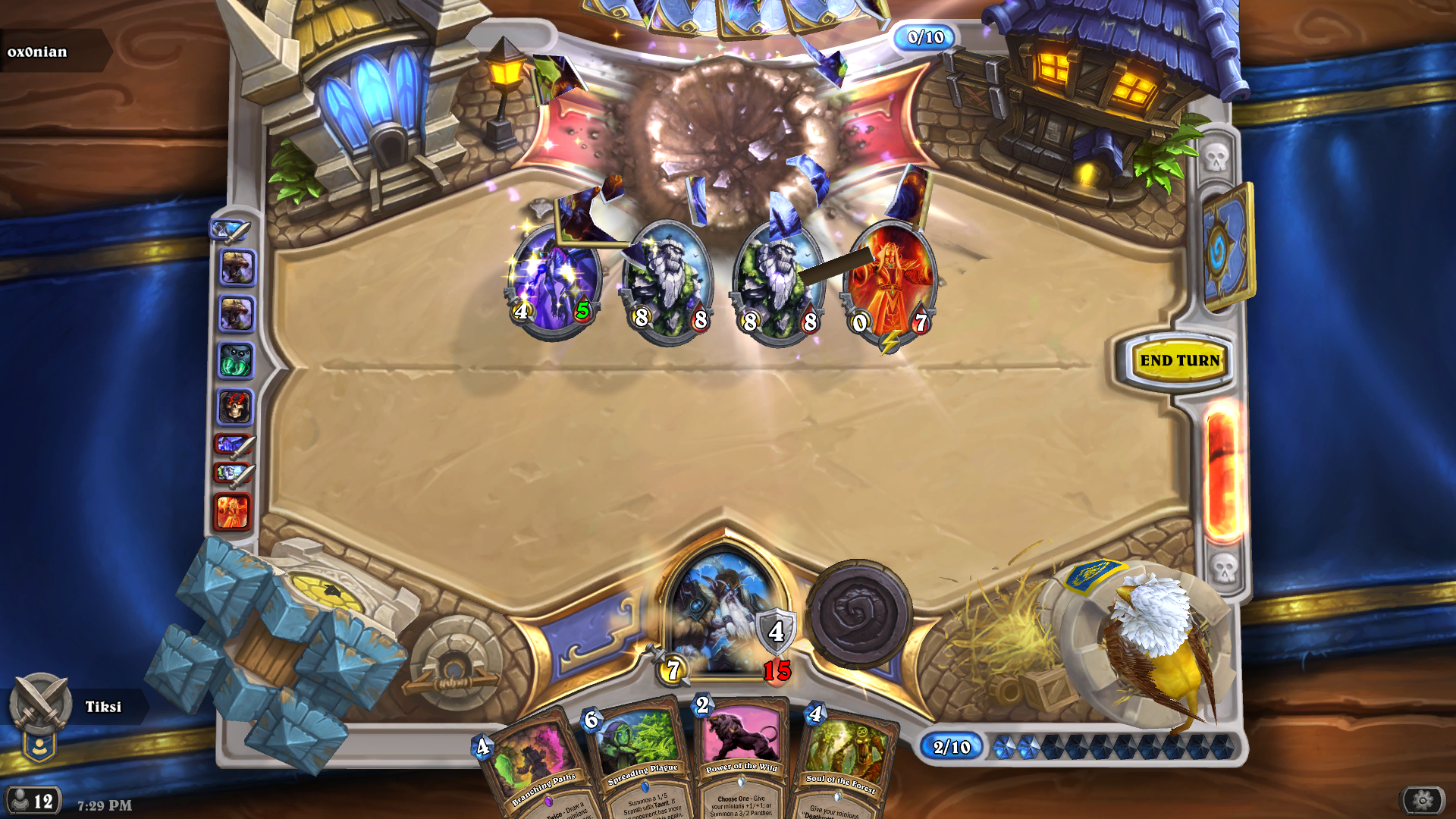Click the used hero power button

[858, 613]
